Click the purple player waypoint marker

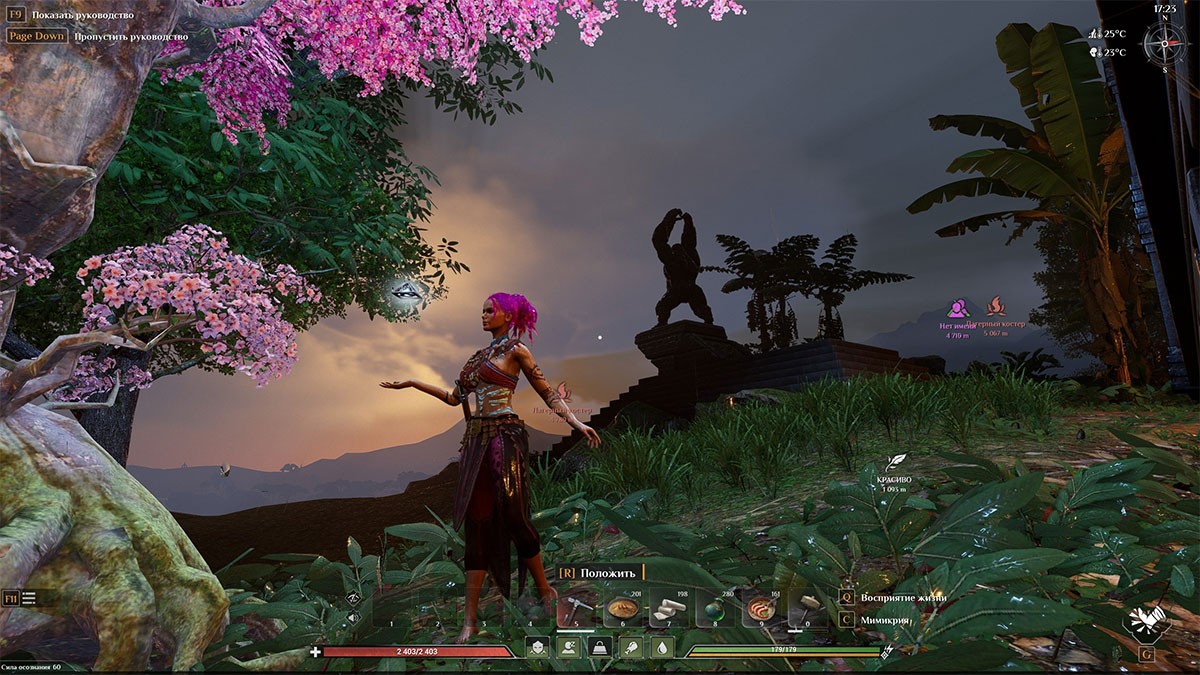(957, 307)
